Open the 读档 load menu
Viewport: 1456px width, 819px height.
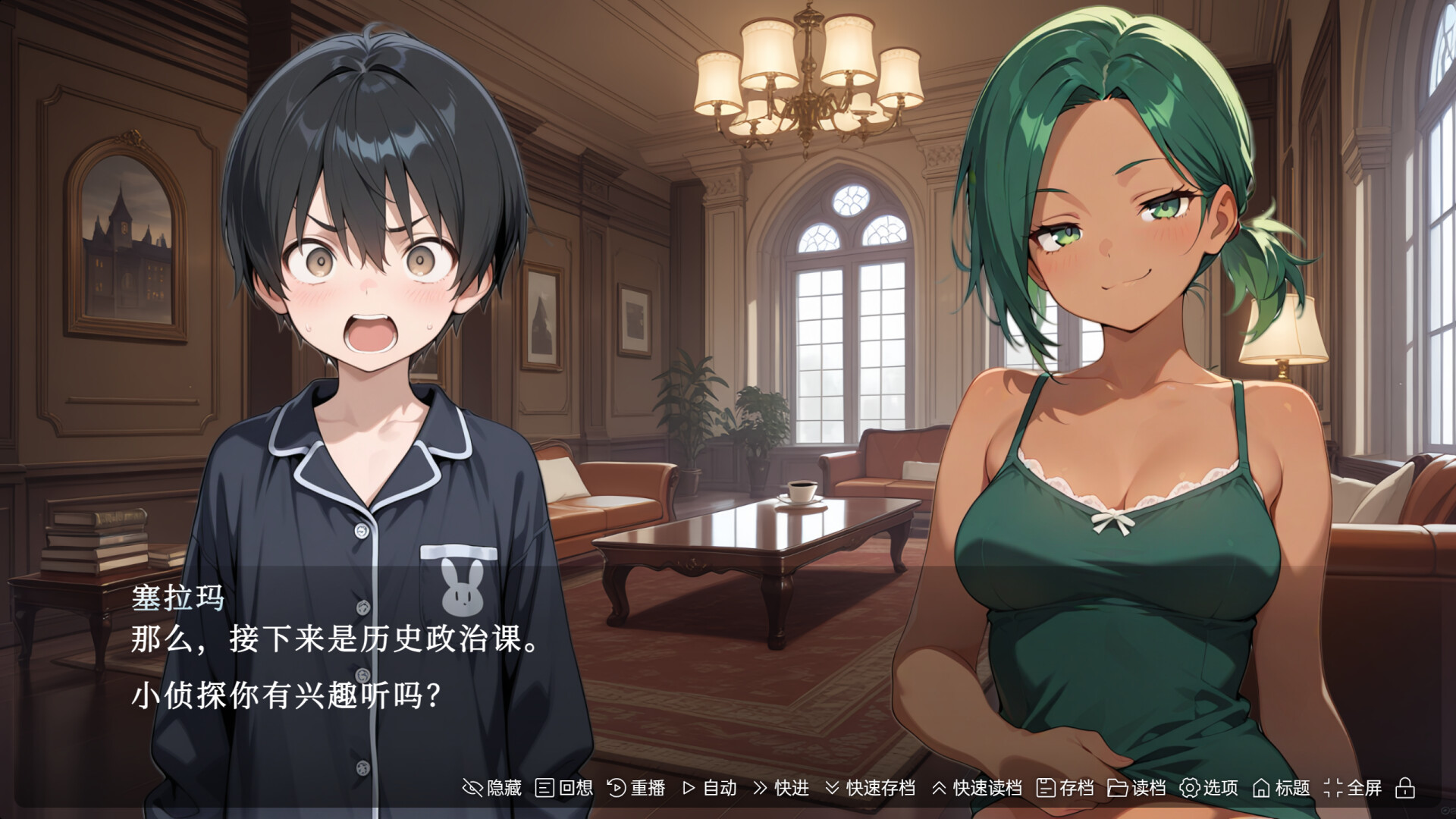tap(1137, 788)
